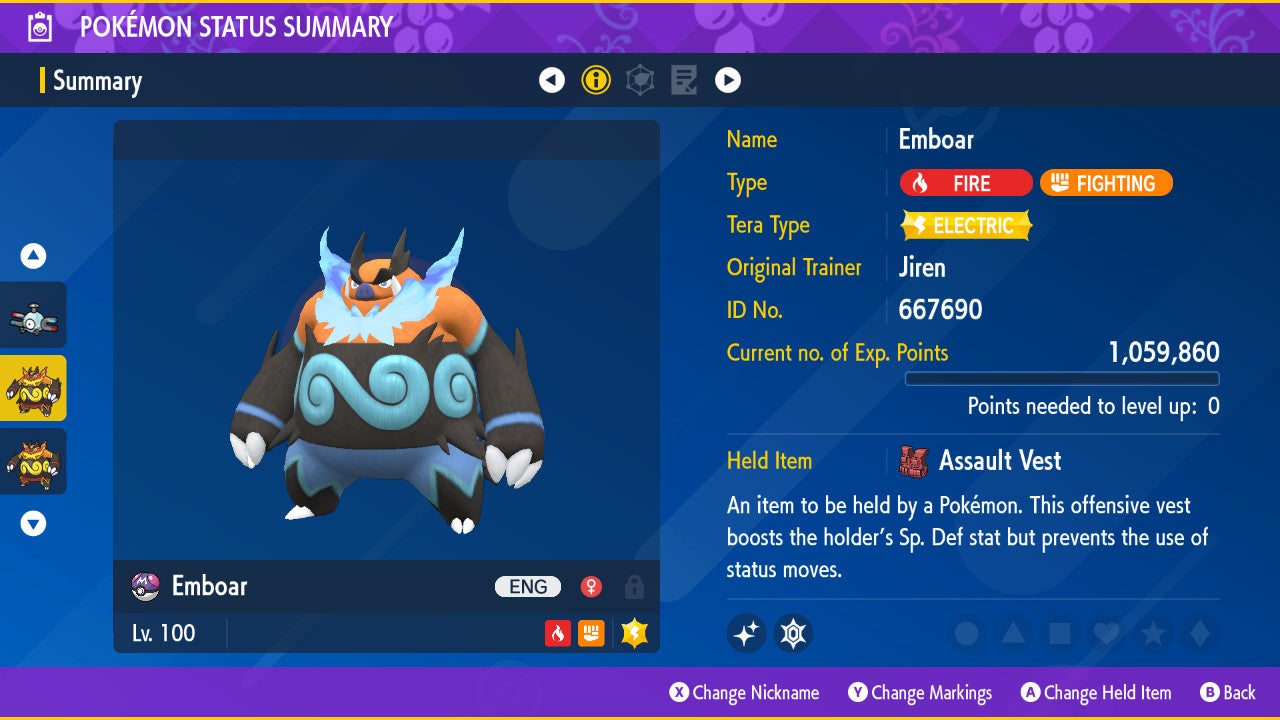Open the memo notes tab
Viewport: 1280px width, 720px height.
coord(684,80)
